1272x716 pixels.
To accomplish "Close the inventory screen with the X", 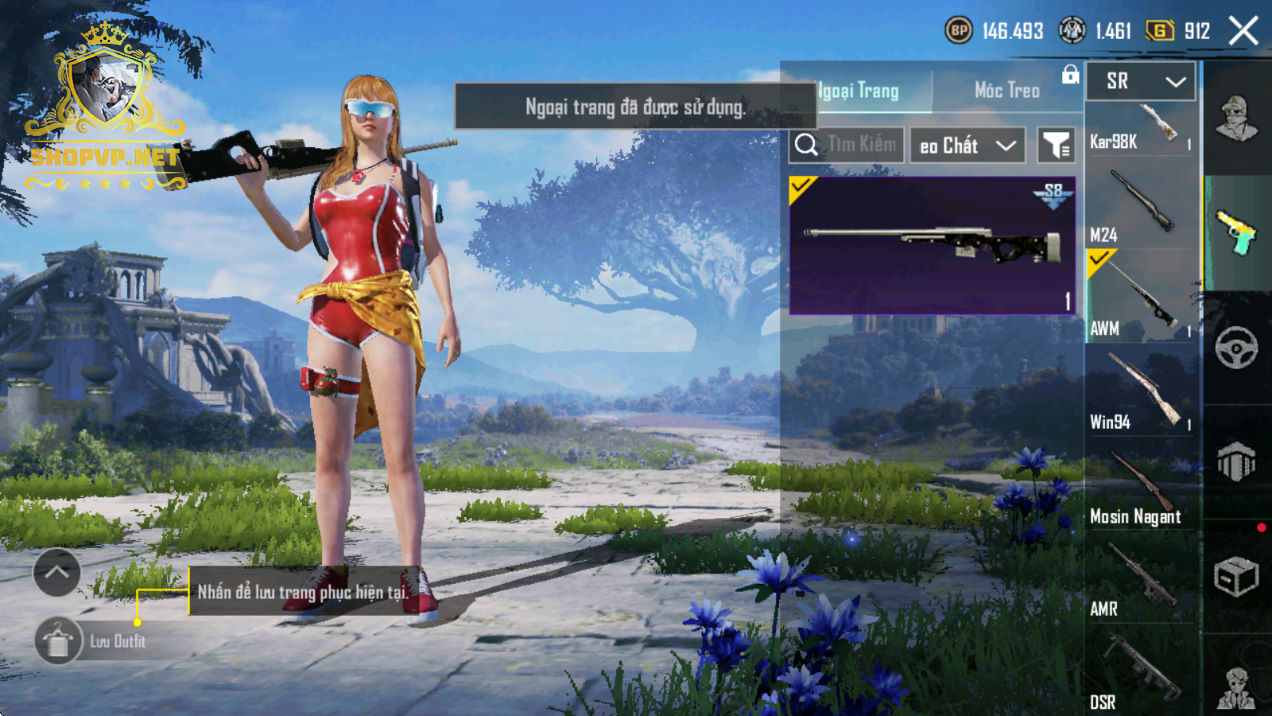I will [1243, 31].
